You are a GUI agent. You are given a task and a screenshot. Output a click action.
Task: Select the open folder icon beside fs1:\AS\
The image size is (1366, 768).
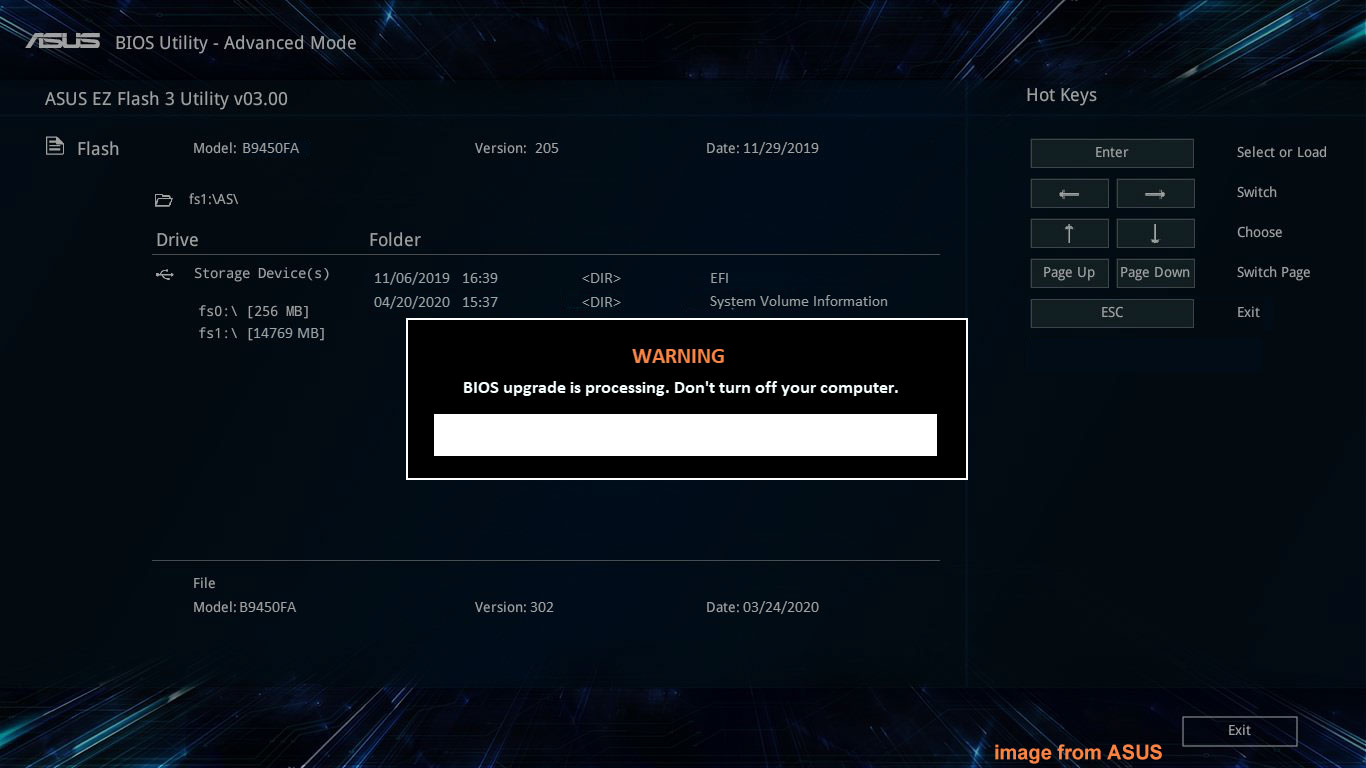(164, 199)
